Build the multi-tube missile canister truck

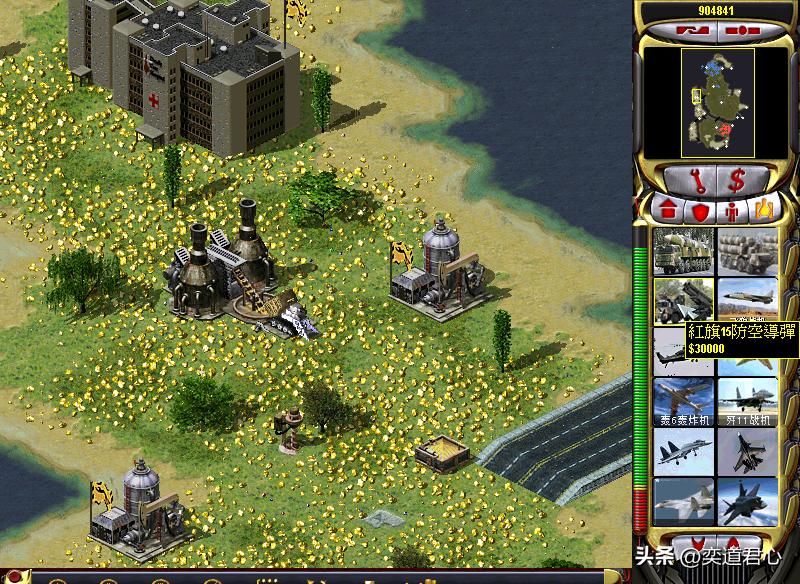click(748, 251)
